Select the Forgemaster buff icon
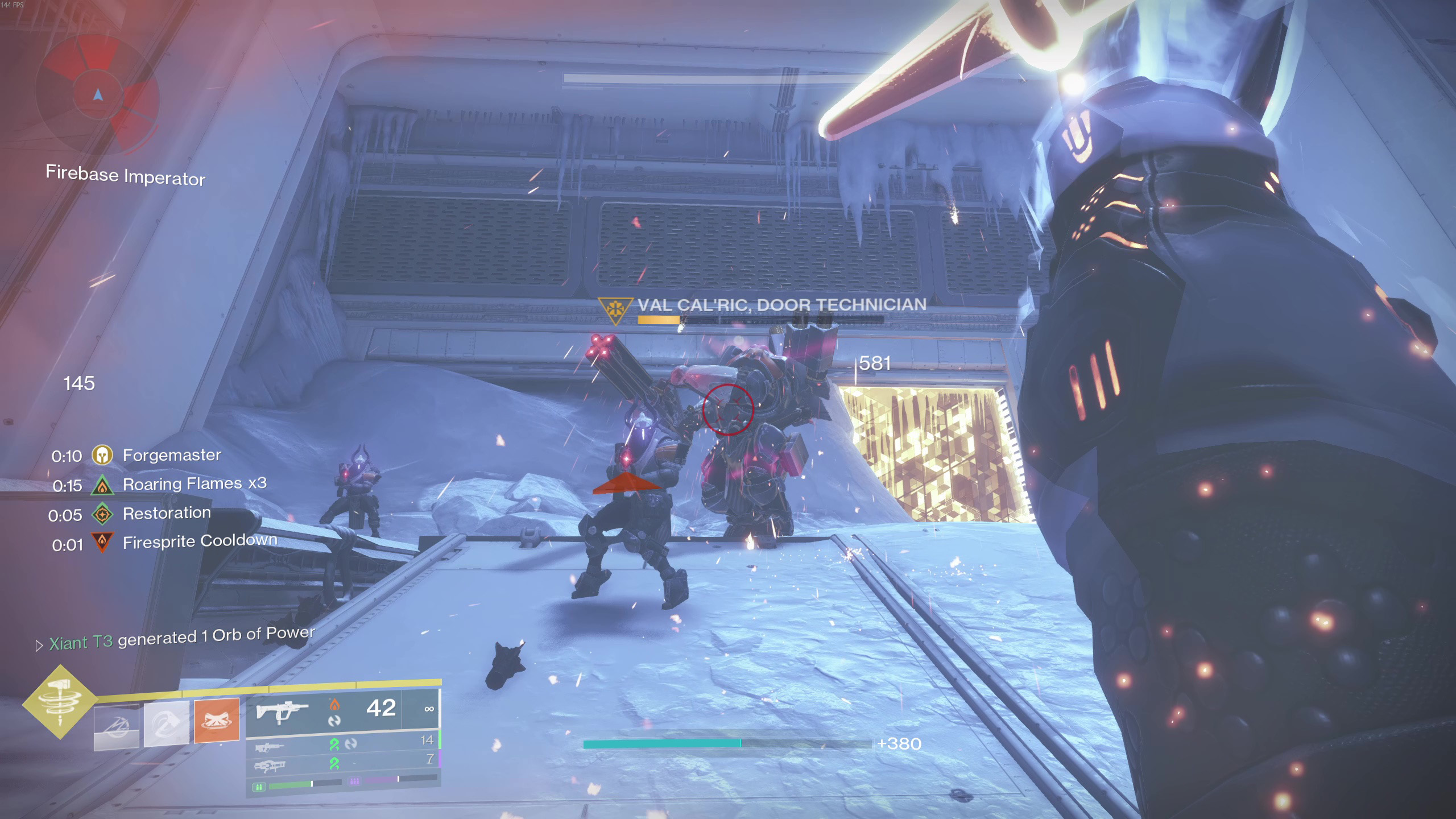Image resolution: width=1456 pixels, height=819 pixels. [102, 455]
